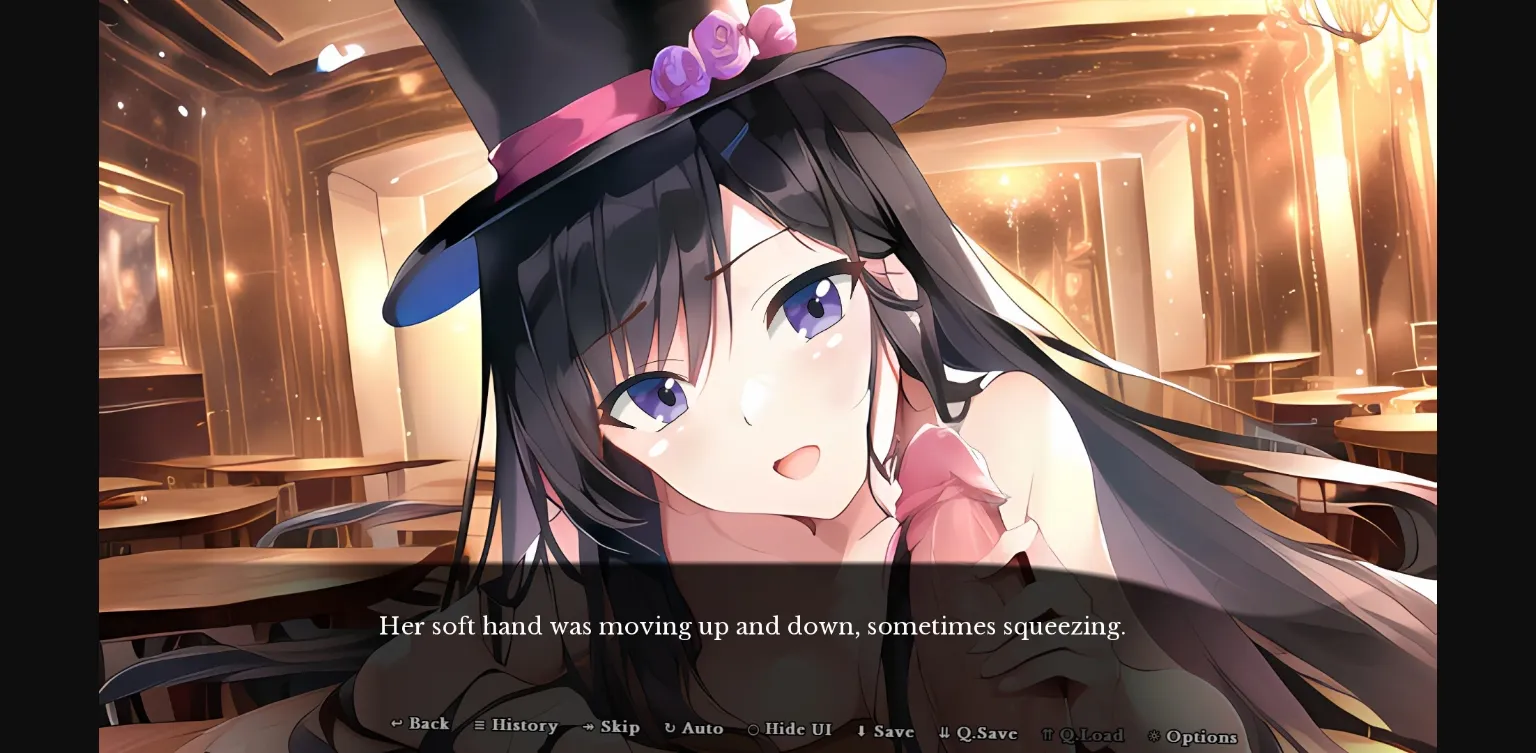The image size is (1536, 753).
Task: Click the dialogue text to advance
Action: pyautogui.click(x=751, y=626)
